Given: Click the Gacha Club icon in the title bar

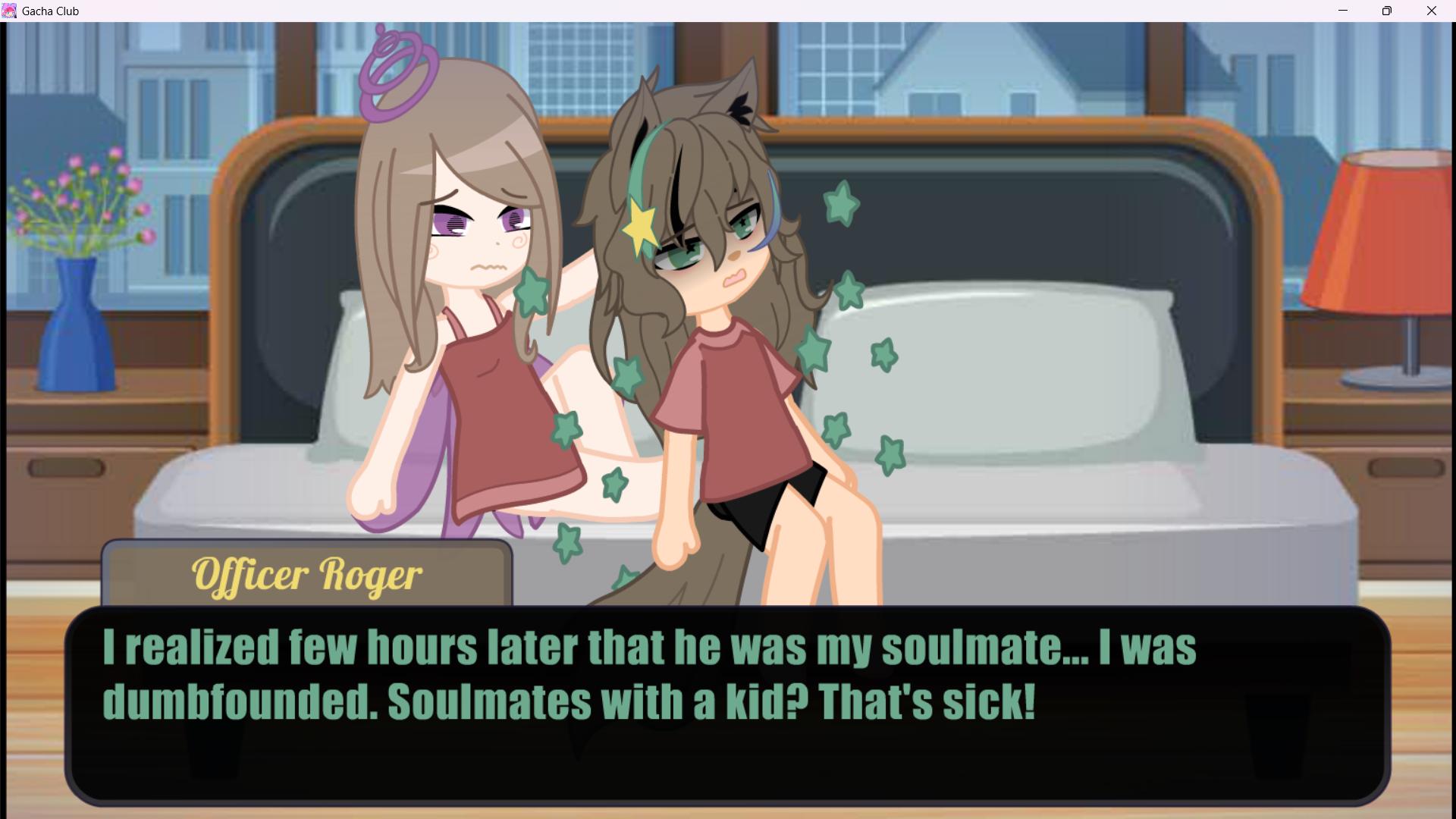Looking at the screenshot, I should tap(11, 11).
